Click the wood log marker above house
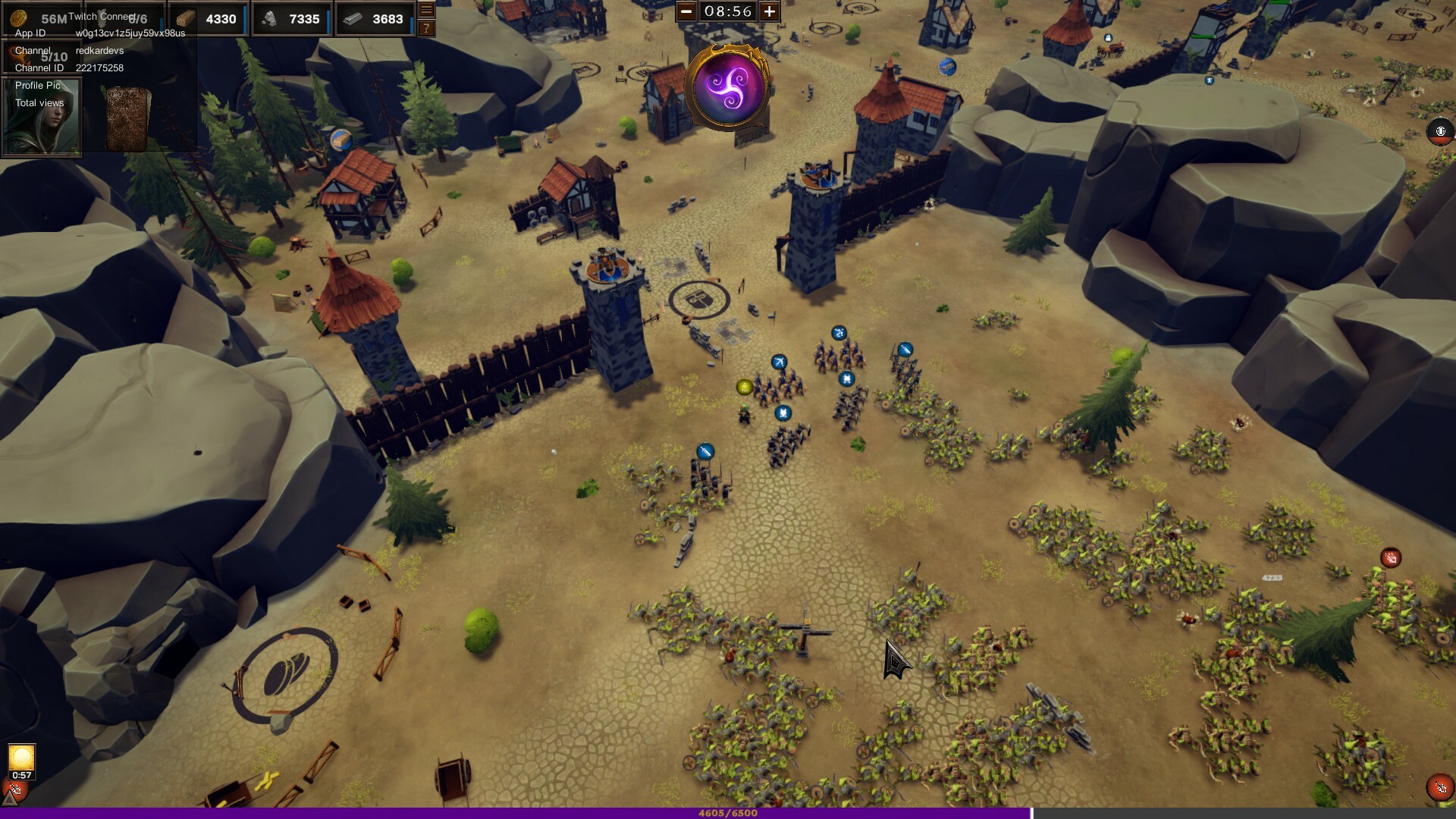1456x819 pixels. click(x=341, y=140)
